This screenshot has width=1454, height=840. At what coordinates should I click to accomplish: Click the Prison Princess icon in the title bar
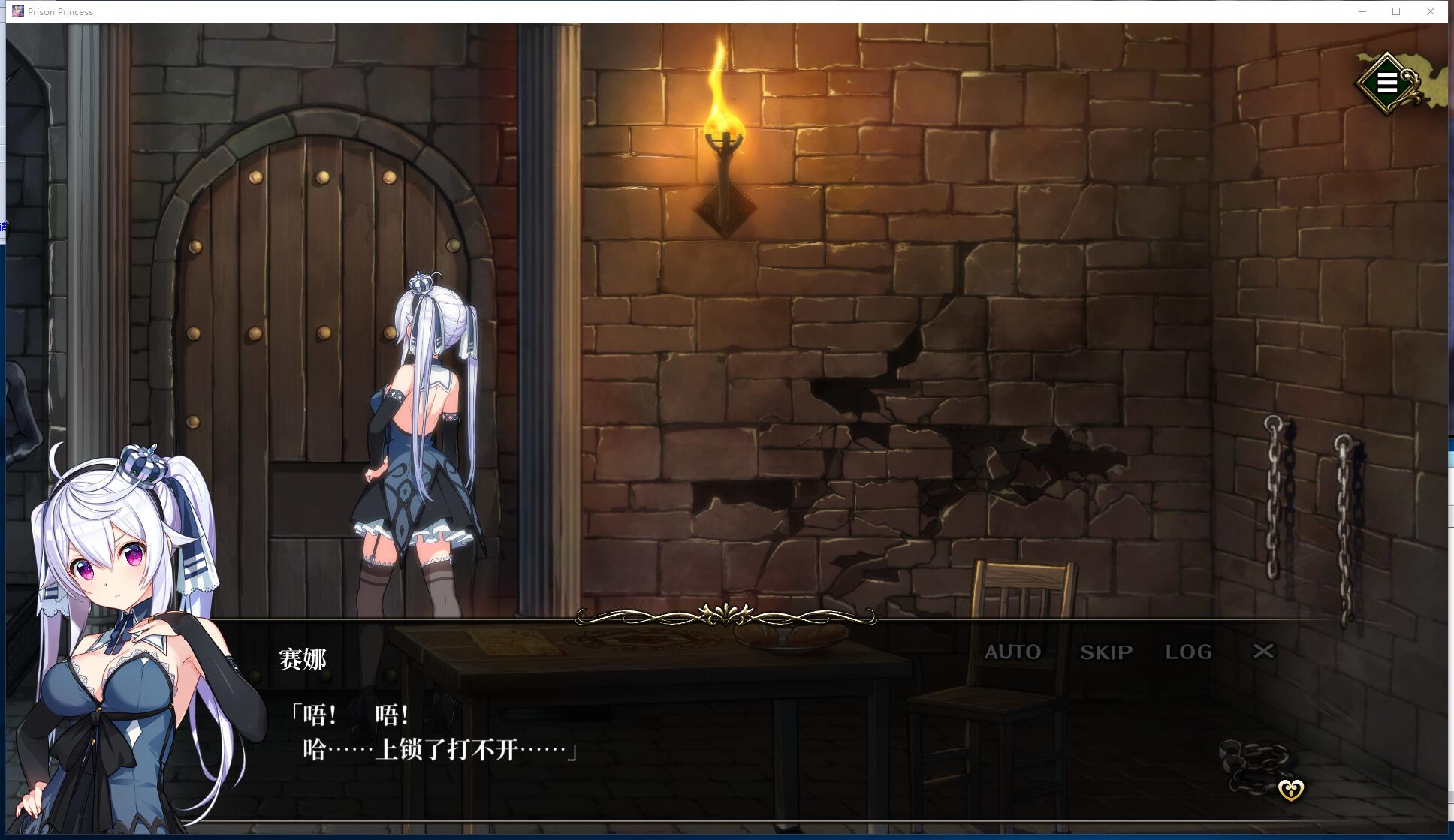17,11
